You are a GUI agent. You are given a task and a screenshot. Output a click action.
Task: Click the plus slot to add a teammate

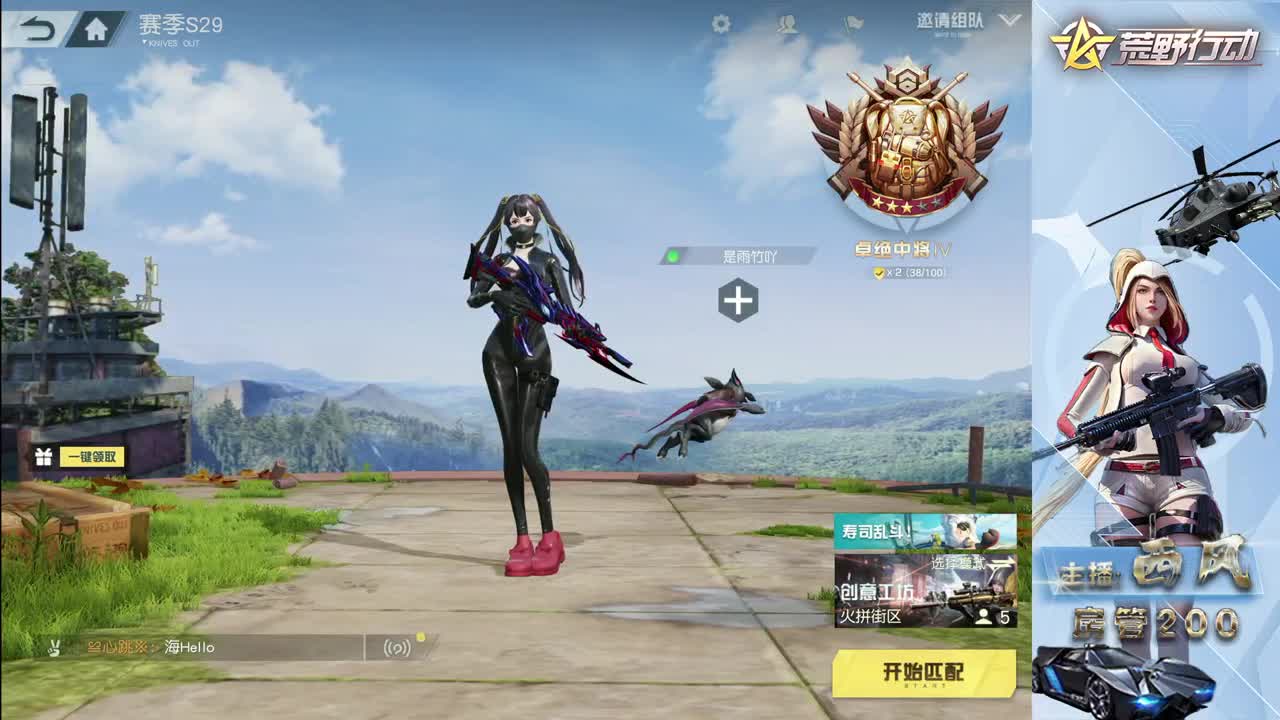(x=737, y=300)
